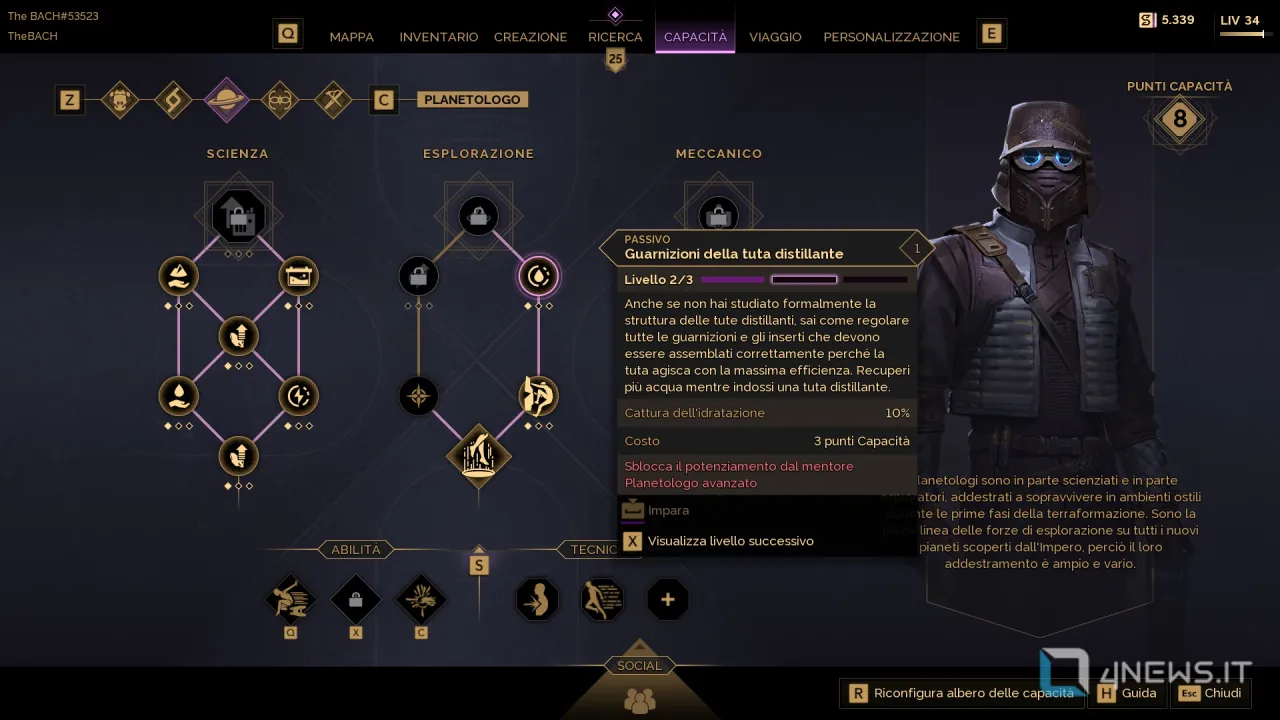The image size is (1280, 720).
Task: Open the Mappa tab
Action: pos(351,37)
